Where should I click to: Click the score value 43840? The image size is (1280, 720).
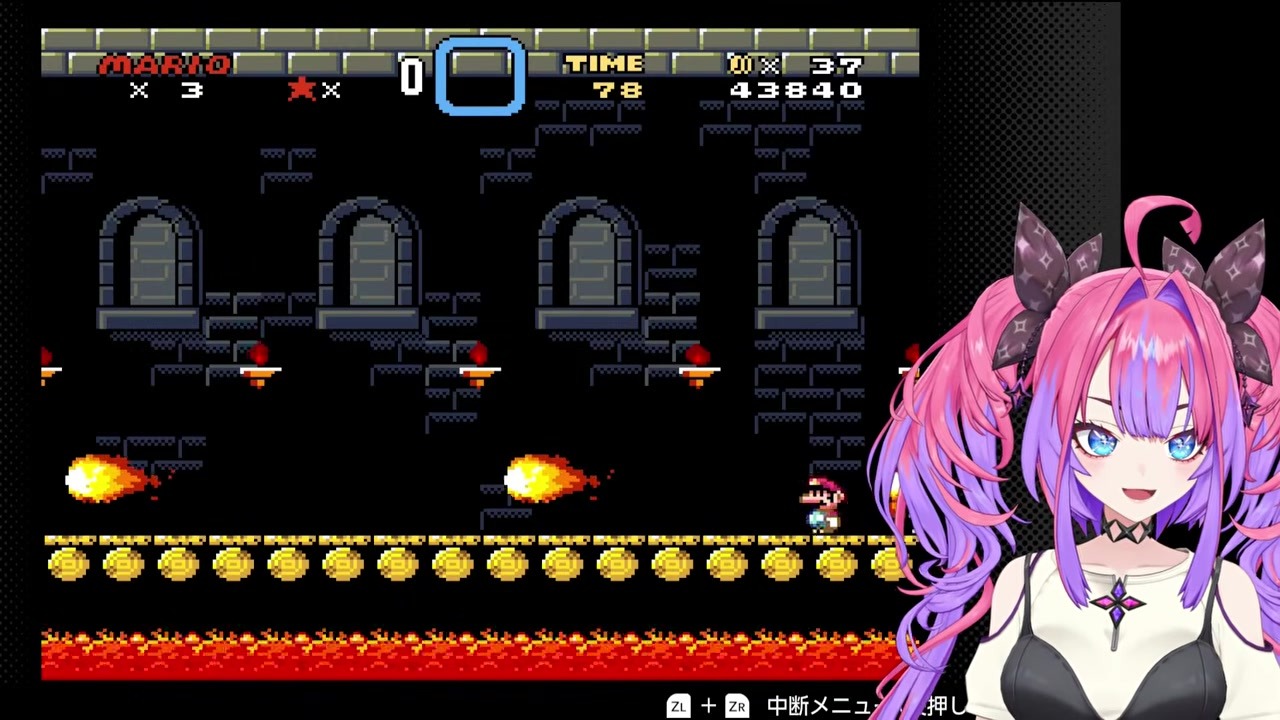[x=795, y=89]
